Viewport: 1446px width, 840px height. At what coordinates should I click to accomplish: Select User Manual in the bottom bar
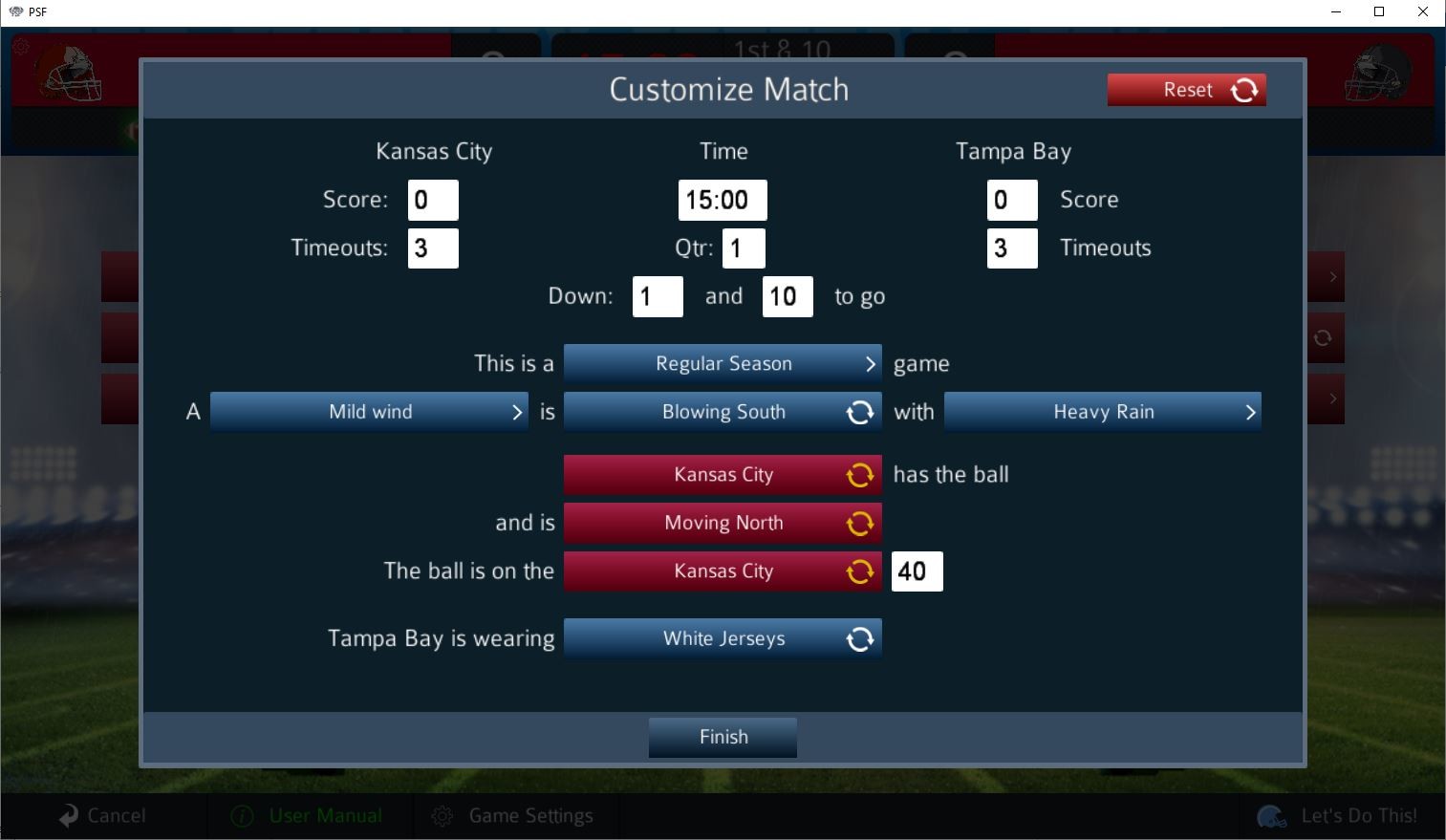tap(325, 815)
